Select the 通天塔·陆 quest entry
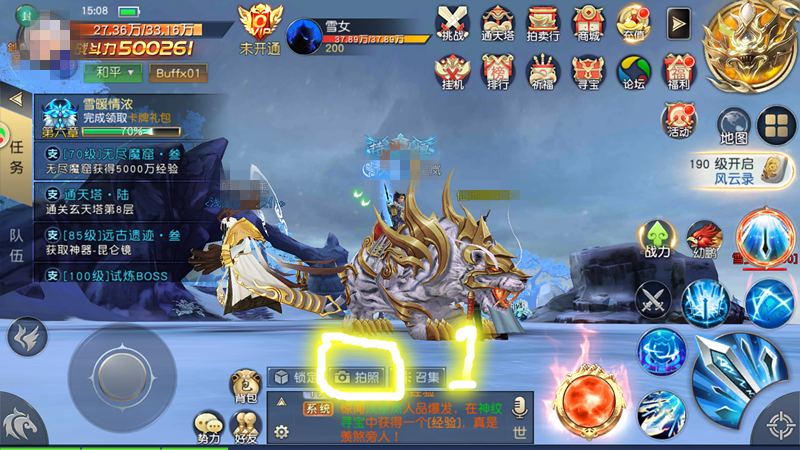 click(x=110, y=200)
